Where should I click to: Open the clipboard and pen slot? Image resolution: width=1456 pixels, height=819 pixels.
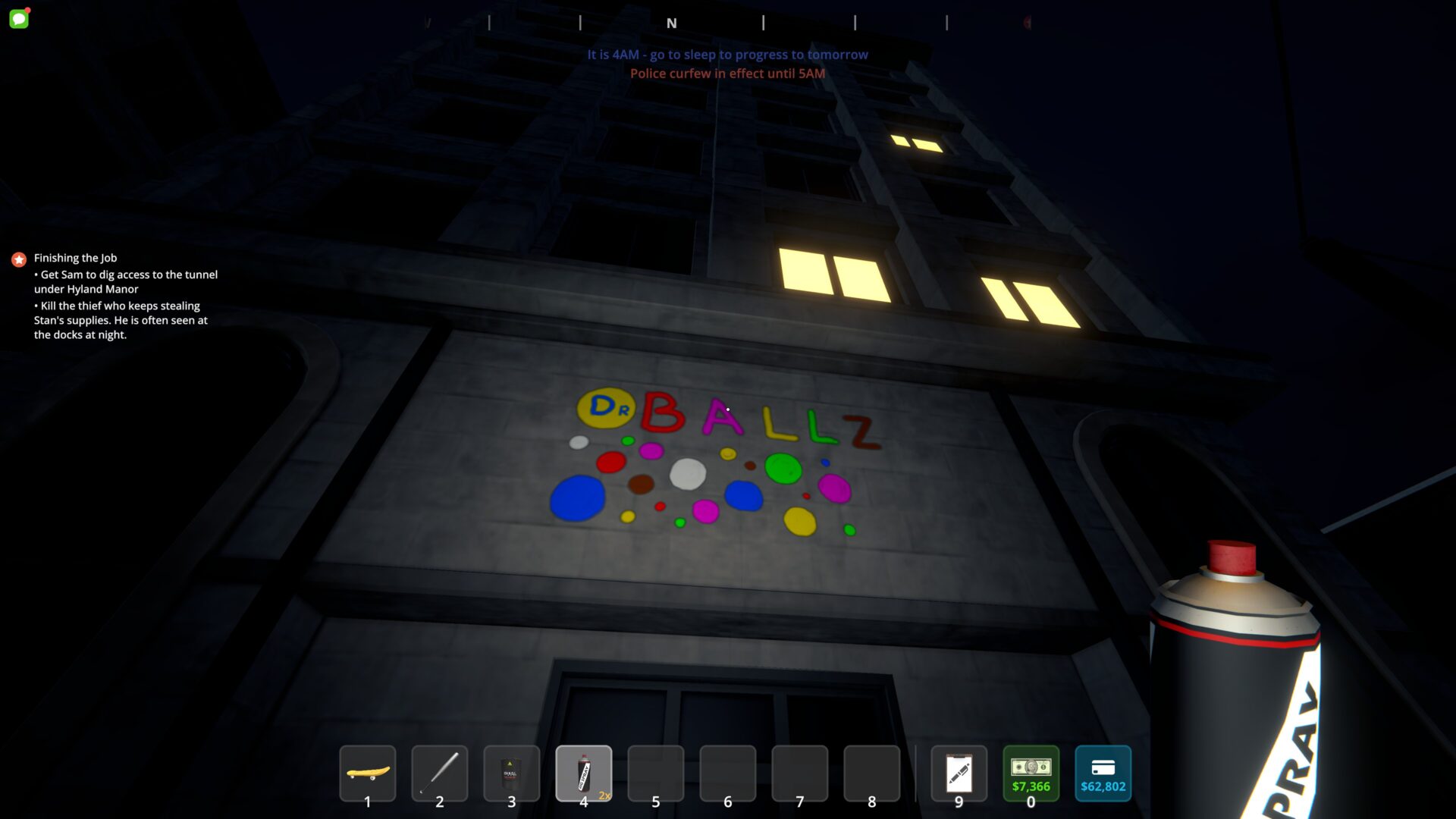pyautogui.click(x=959, y=773)
